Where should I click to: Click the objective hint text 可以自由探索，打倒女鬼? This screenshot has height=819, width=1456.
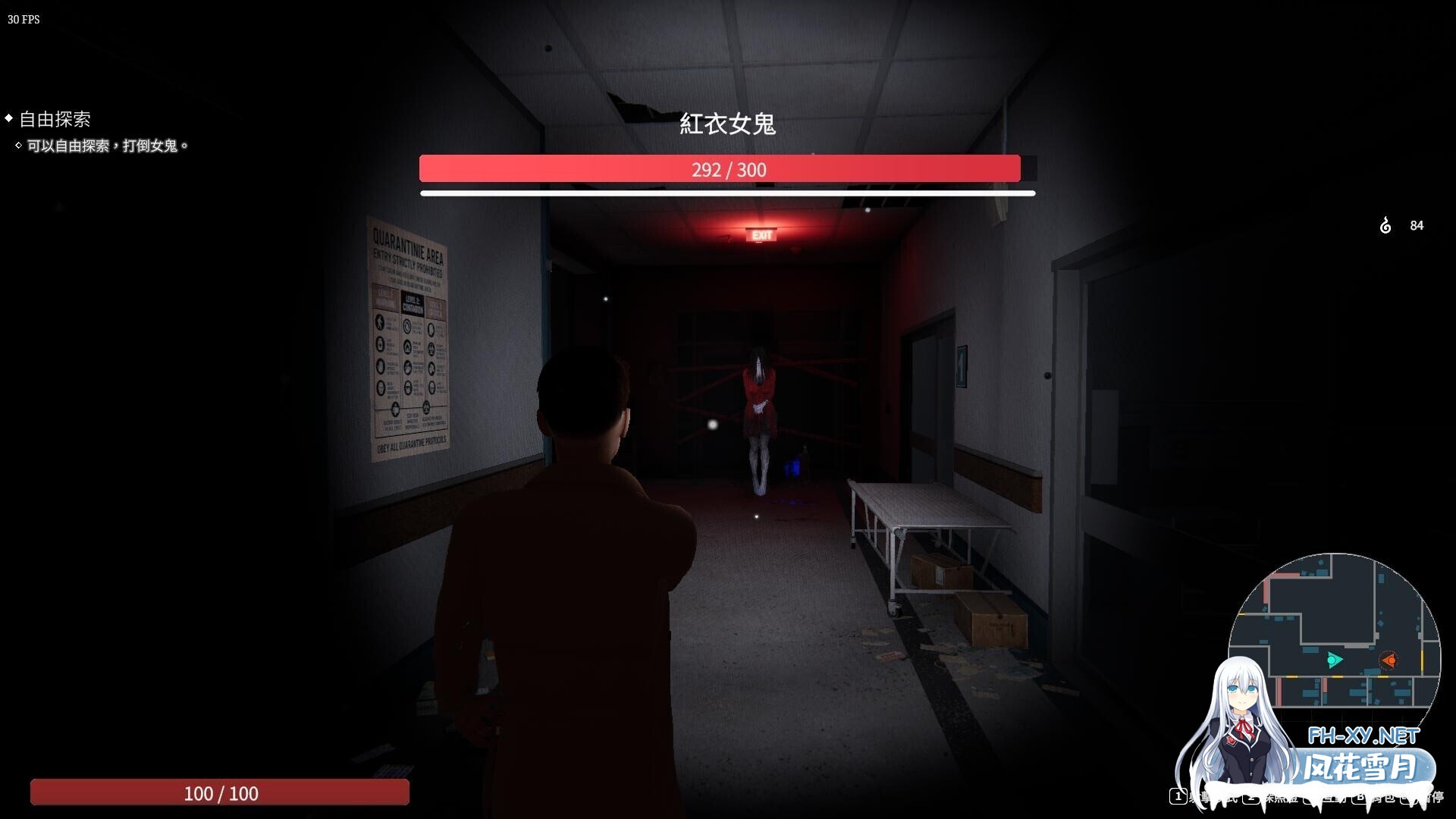pos(106,145)
